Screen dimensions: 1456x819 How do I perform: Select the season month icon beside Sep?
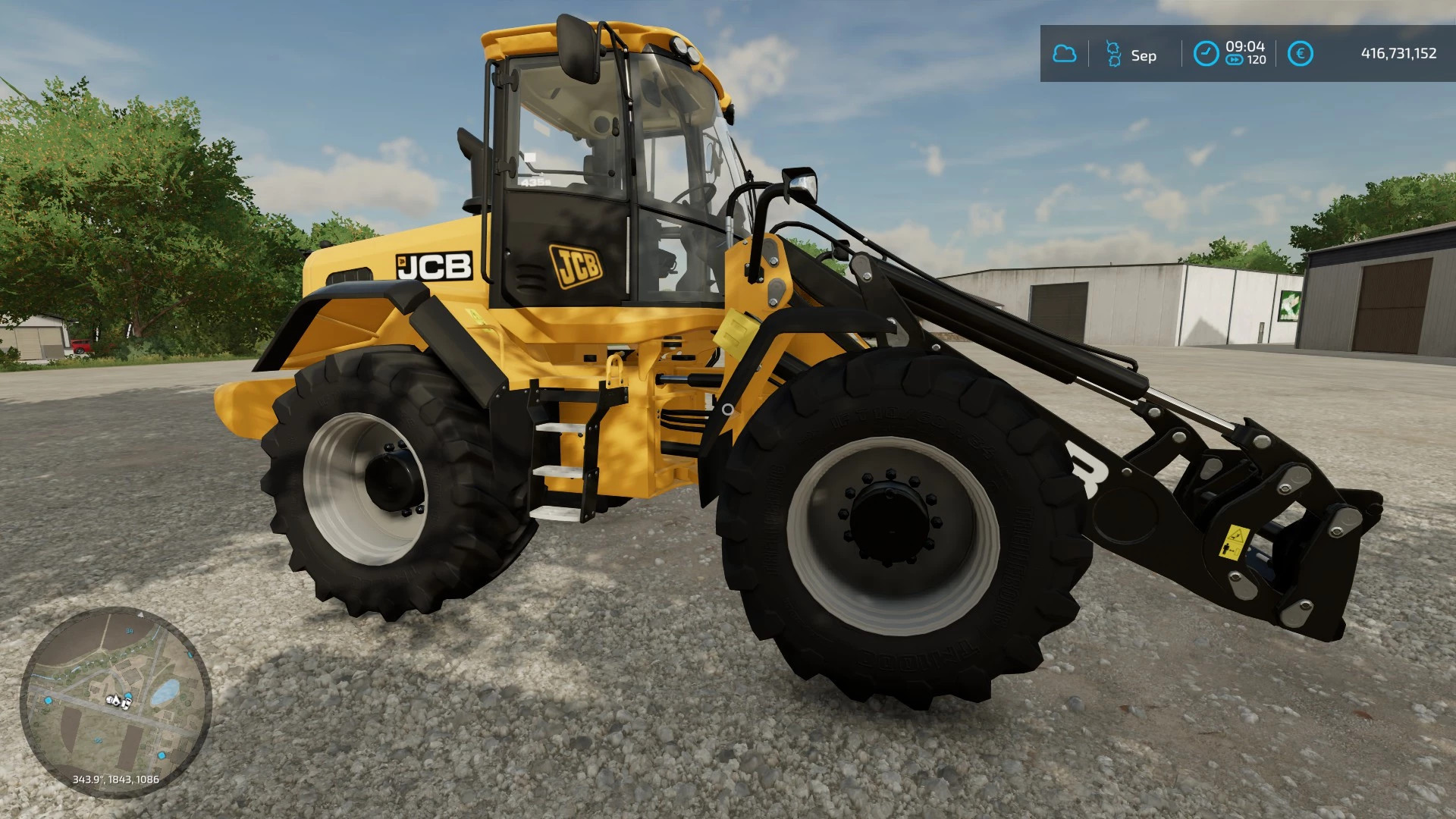point(1113,54)
